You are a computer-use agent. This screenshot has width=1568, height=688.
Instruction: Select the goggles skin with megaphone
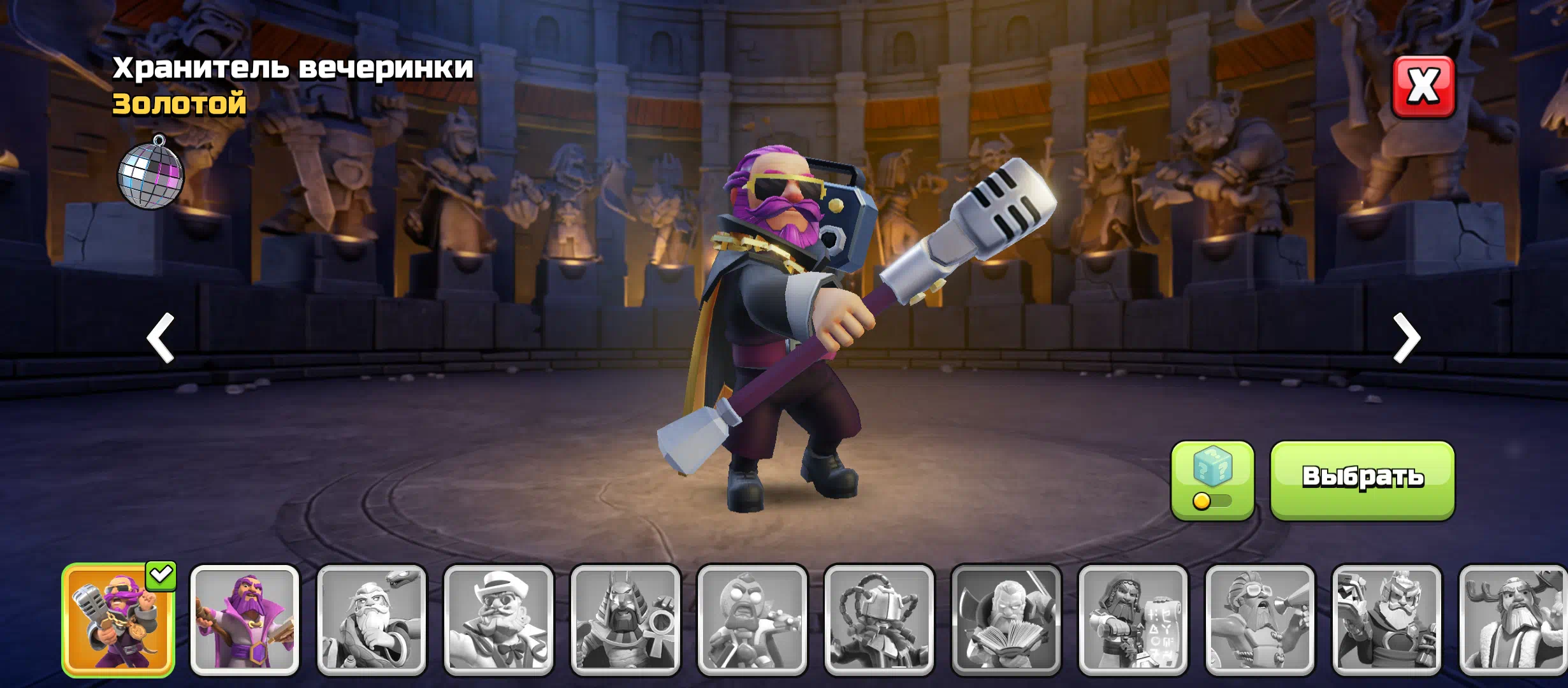1259,620
